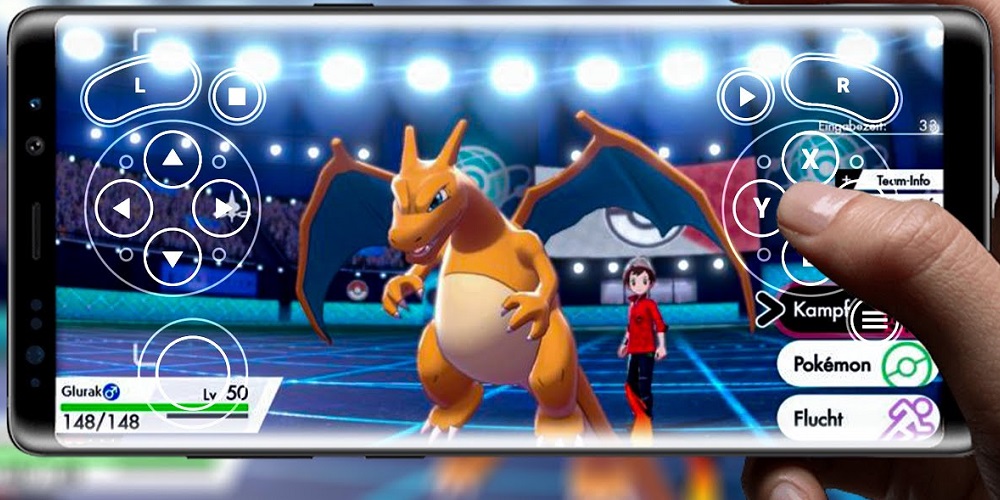Tap the D-pad down arrow
The width and height of the screenshot is (1000, 500).
[173, 260]
